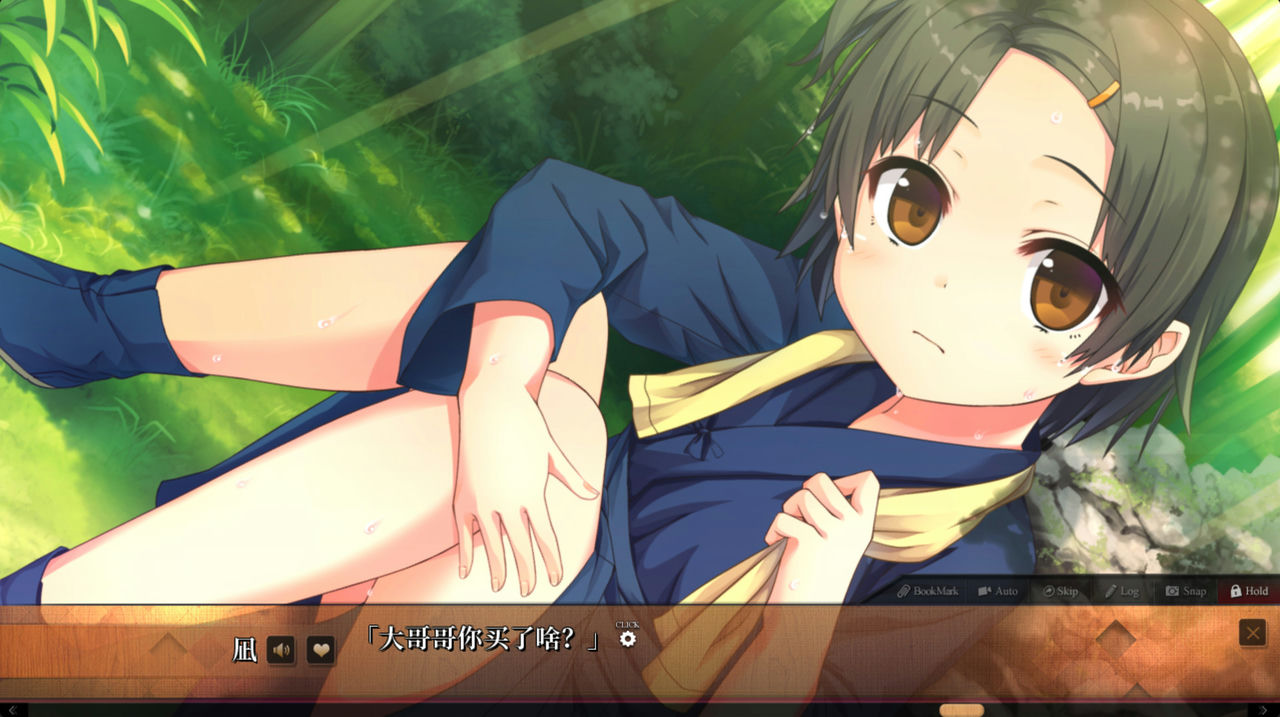
Task: Take a Snap screenshot
Action: coord(1186,591)
